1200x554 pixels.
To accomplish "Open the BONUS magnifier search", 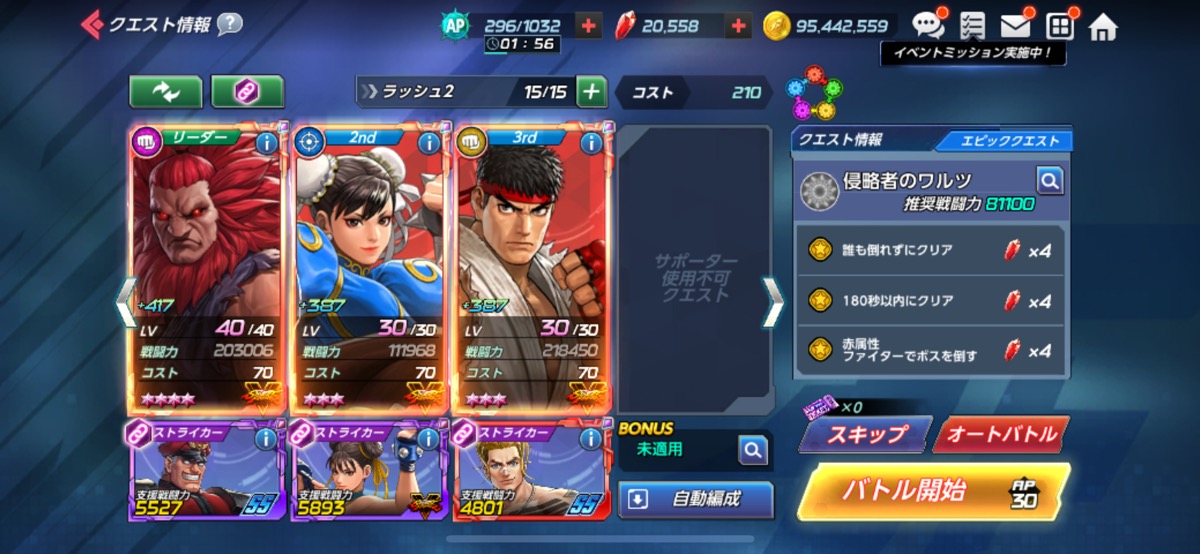I will [x=752, y=451].
